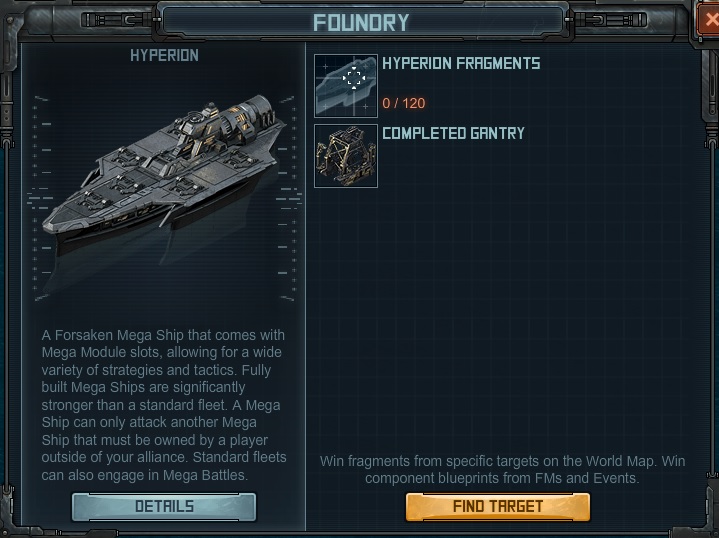Viewport: 719px width, 538px height.
Task: Select the Completed Gantry icon
Action: click(346, 155)
